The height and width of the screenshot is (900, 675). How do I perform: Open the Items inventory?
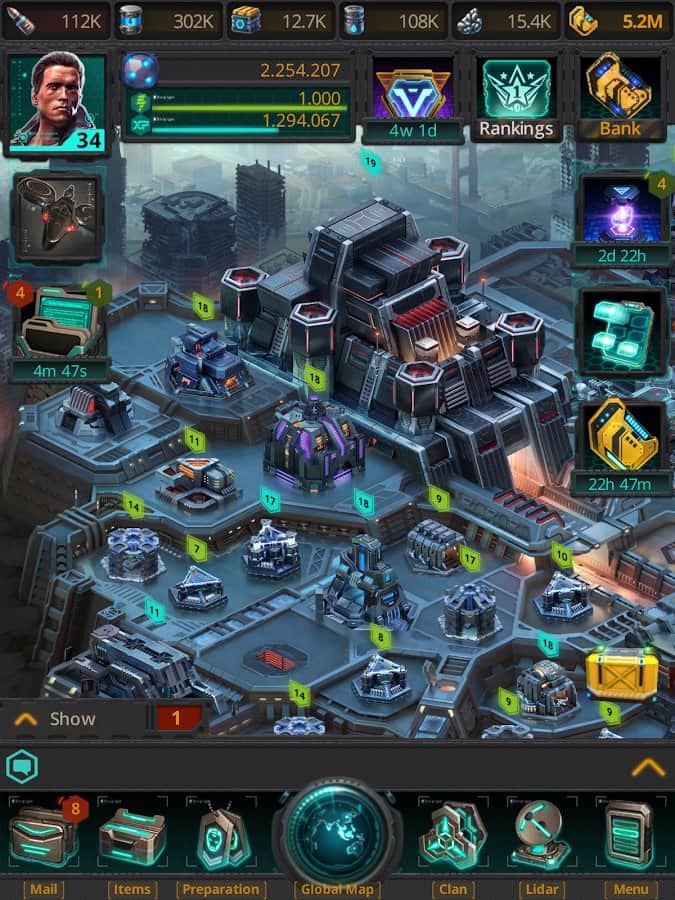(132, 838)
